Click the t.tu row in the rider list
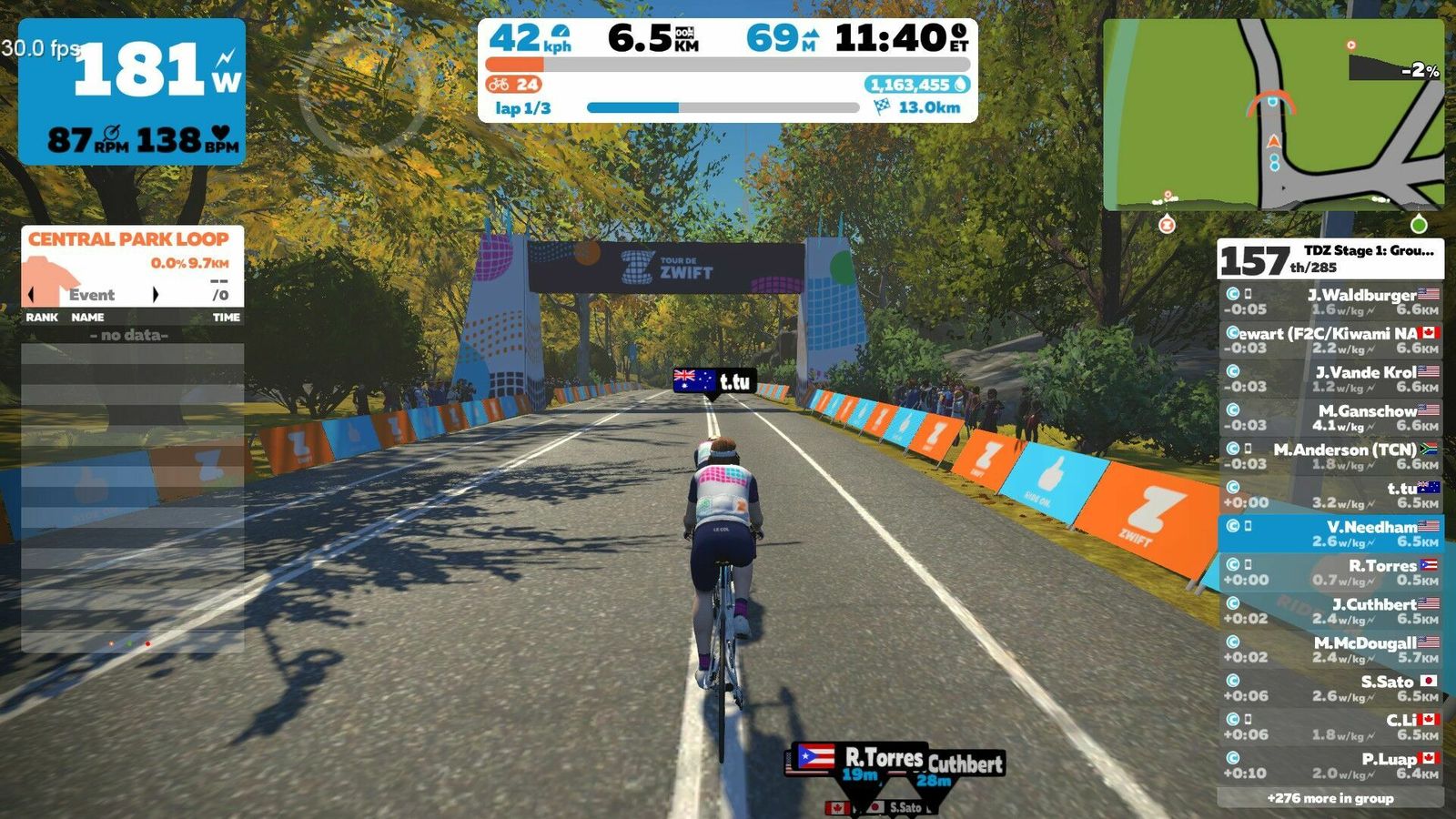Screen dimensions: 1456x819 (1330, 495)
